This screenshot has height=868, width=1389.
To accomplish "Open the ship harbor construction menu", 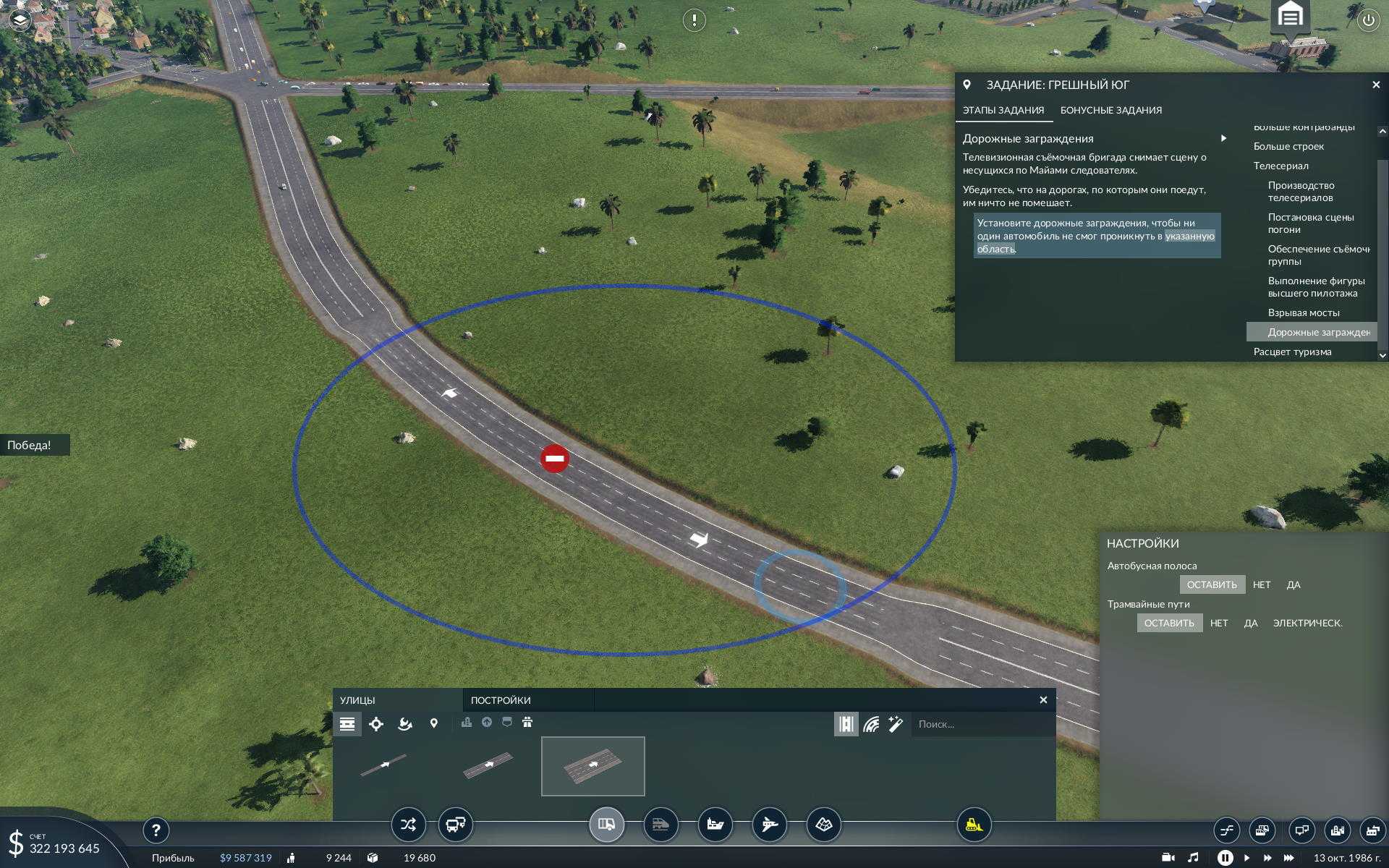I will pyautogui.click(x=715, y=825).
